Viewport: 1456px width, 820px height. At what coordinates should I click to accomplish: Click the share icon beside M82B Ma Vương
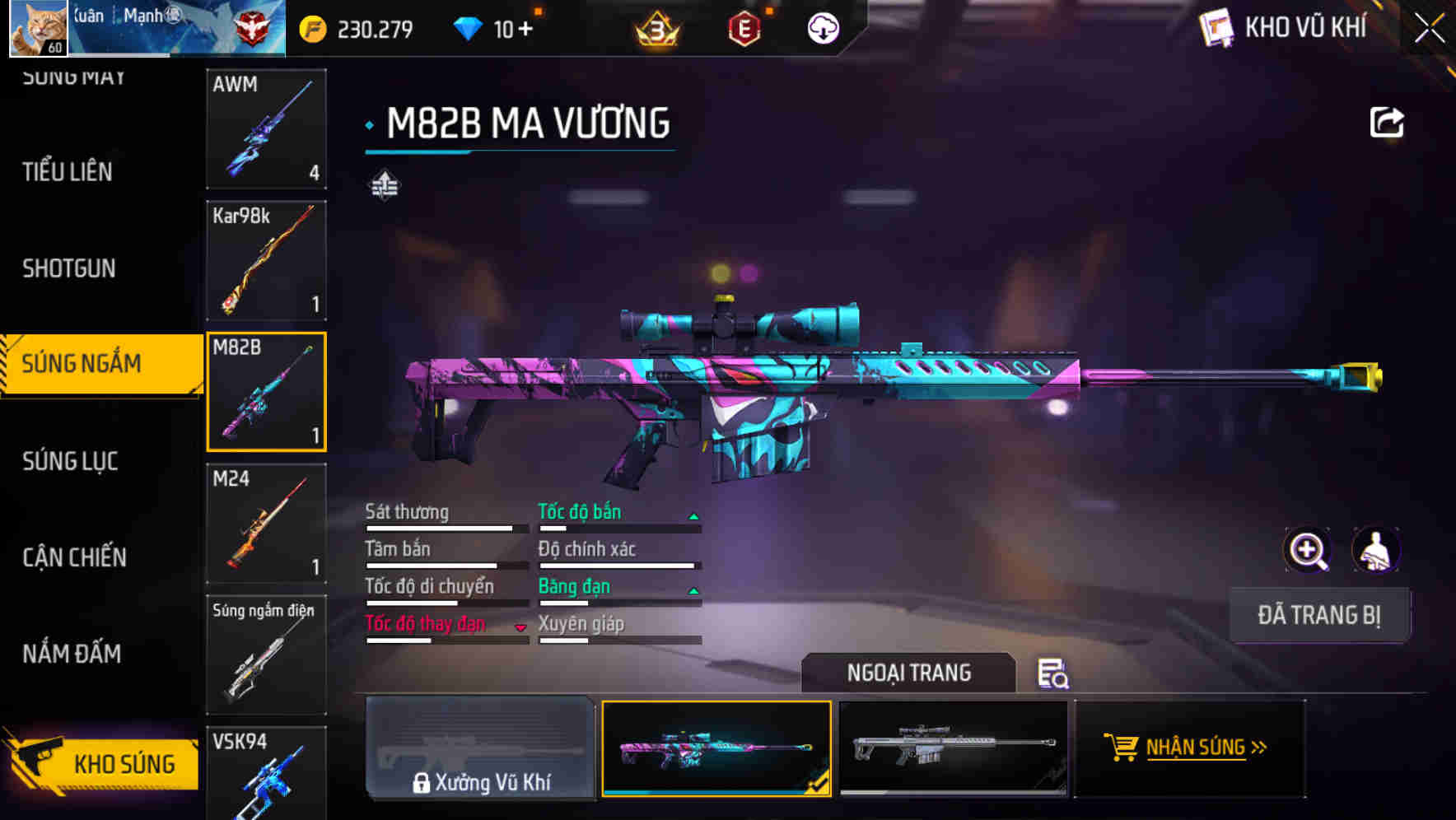(1388, 122)
